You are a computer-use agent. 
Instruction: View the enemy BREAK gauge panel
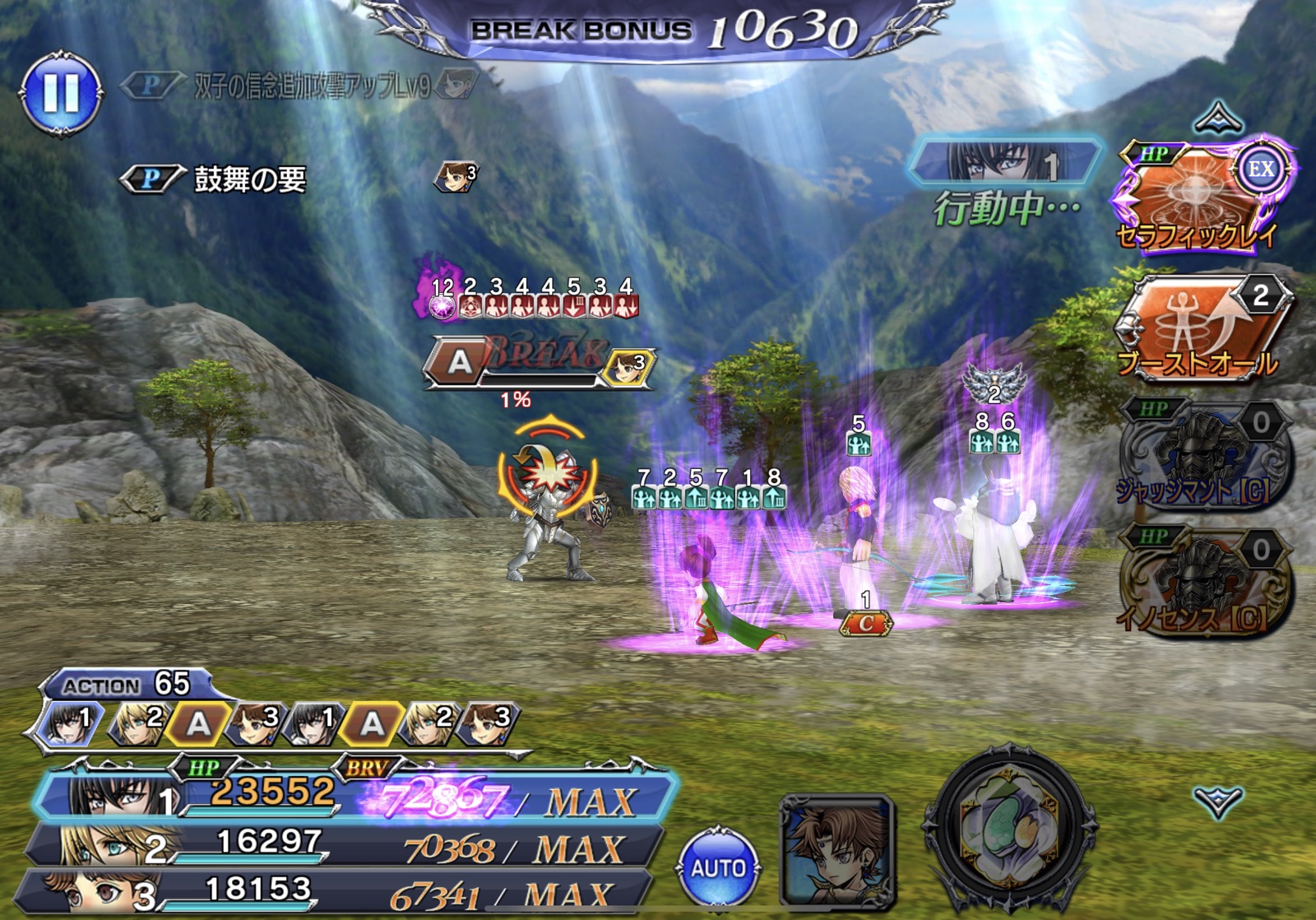pyautogui.click(x=539, y=364)
